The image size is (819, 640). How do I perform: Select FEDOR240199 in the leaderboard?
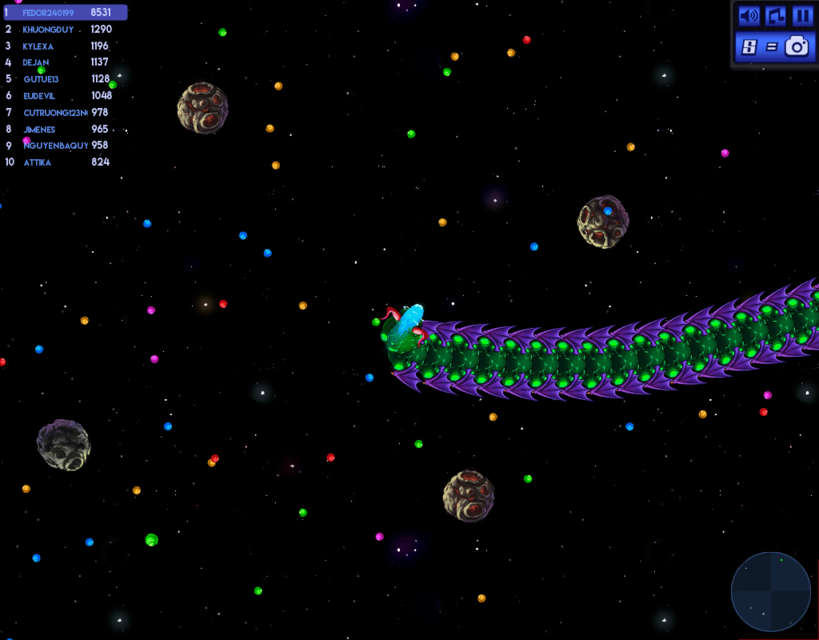(x=64, y=13)
